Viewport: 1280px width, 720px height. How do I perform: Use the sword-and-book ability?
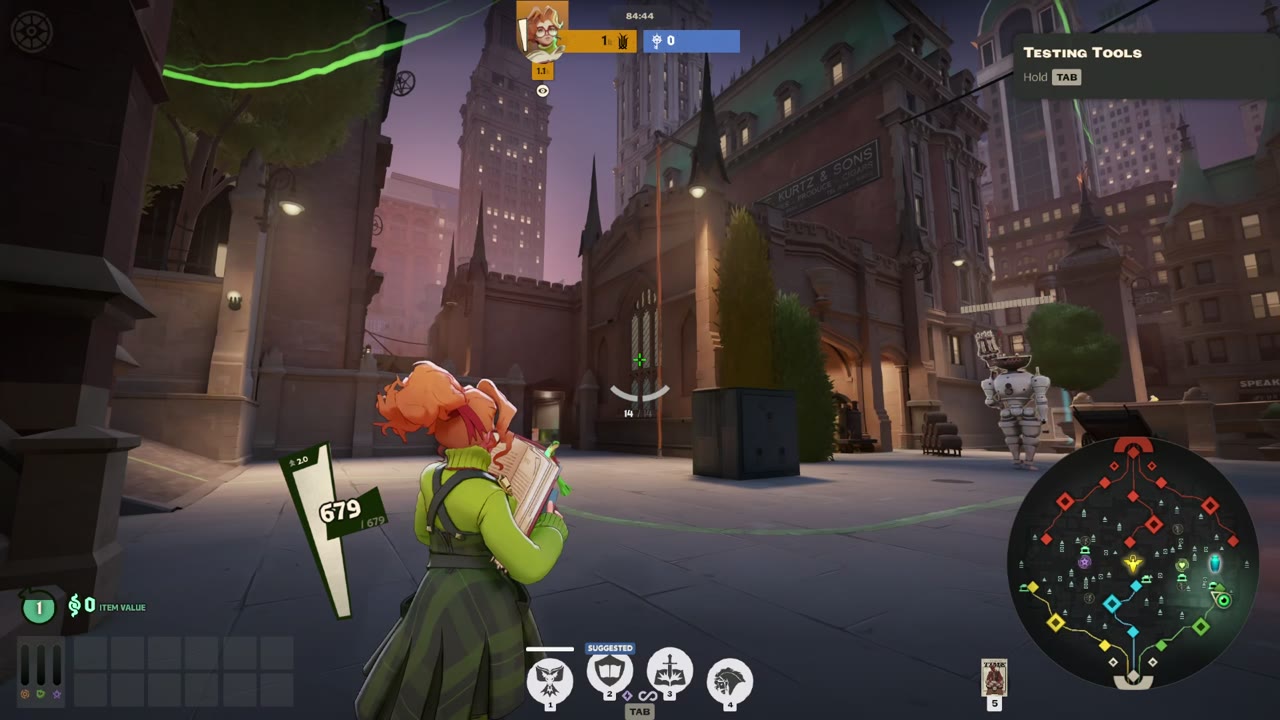670,672
